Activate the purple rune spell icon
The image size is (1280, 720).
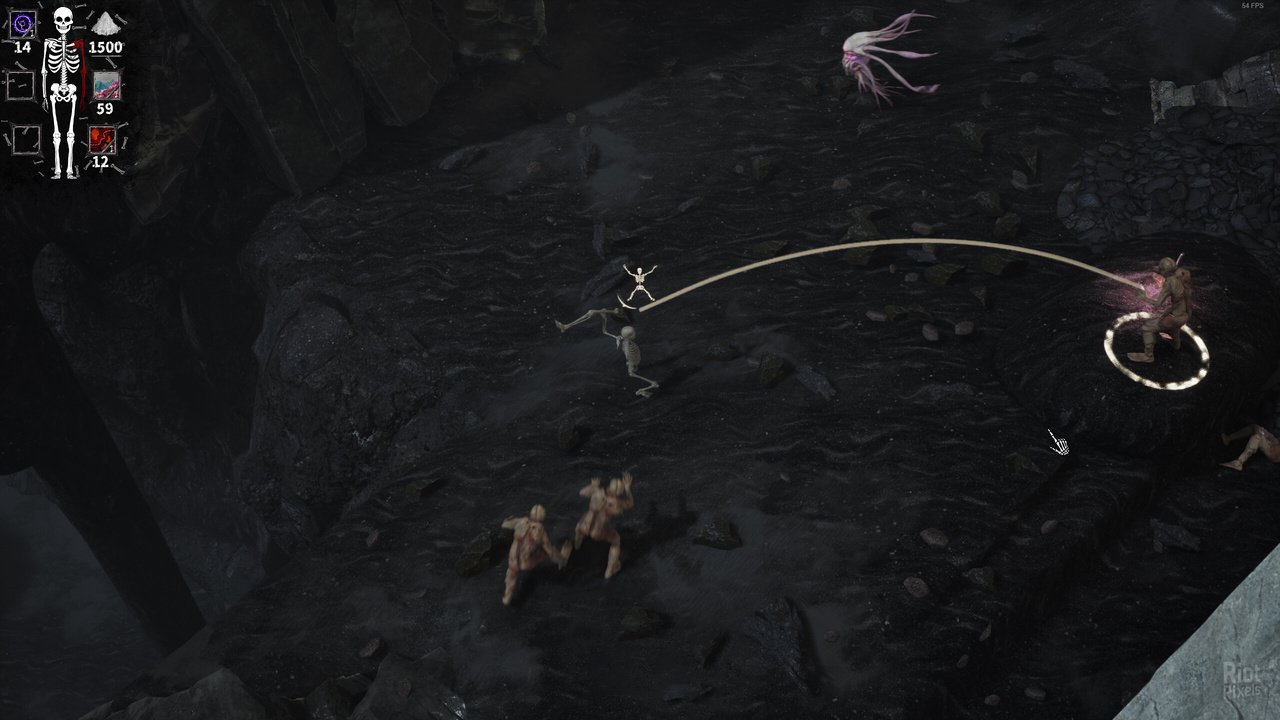22,24
